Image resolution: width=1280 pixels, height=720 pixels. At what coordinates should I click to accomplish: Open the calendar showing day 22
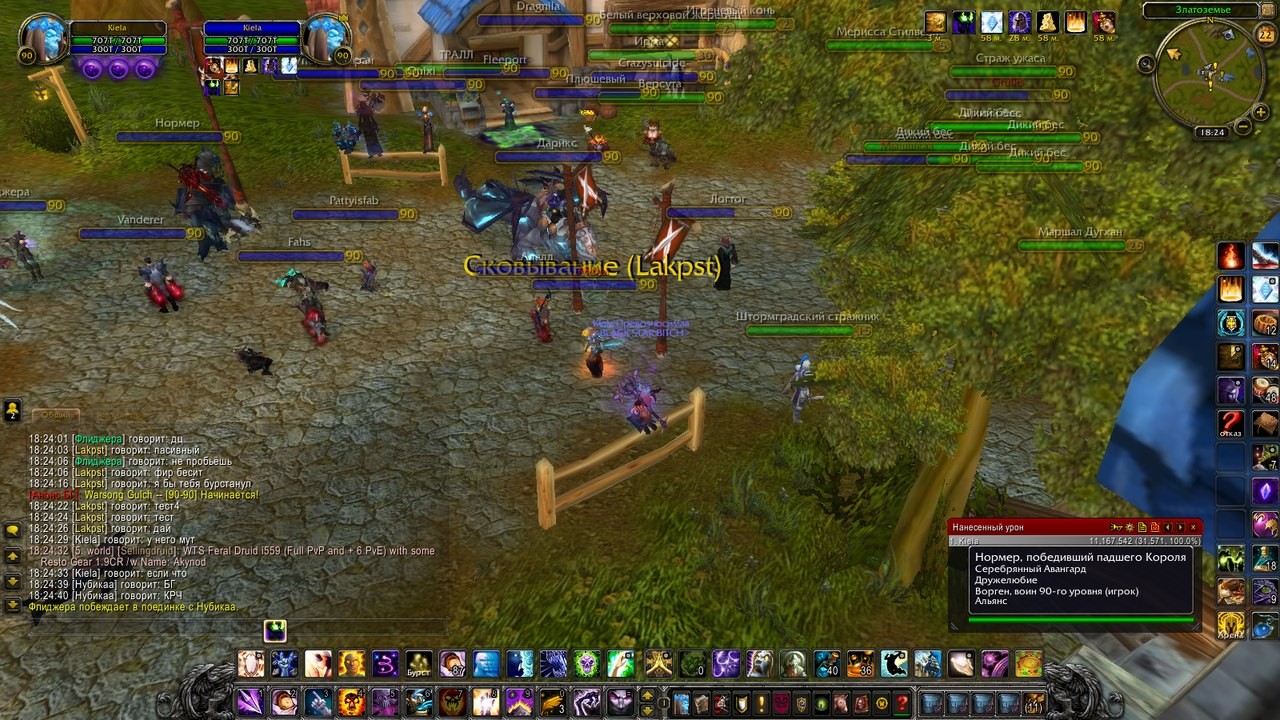click(x=1265, y=35)
